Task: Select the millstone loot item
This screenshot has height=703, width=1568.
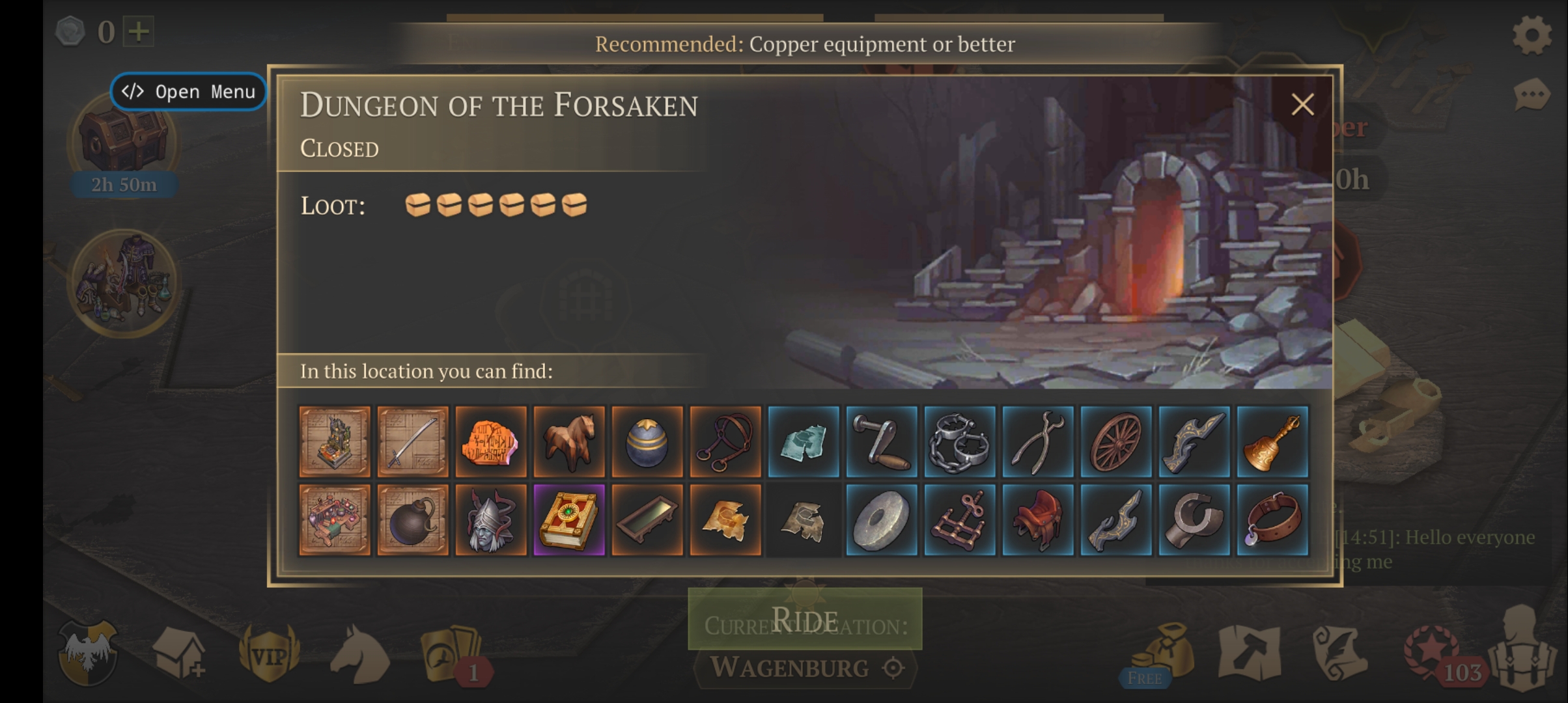Action: tap(882, 519)
